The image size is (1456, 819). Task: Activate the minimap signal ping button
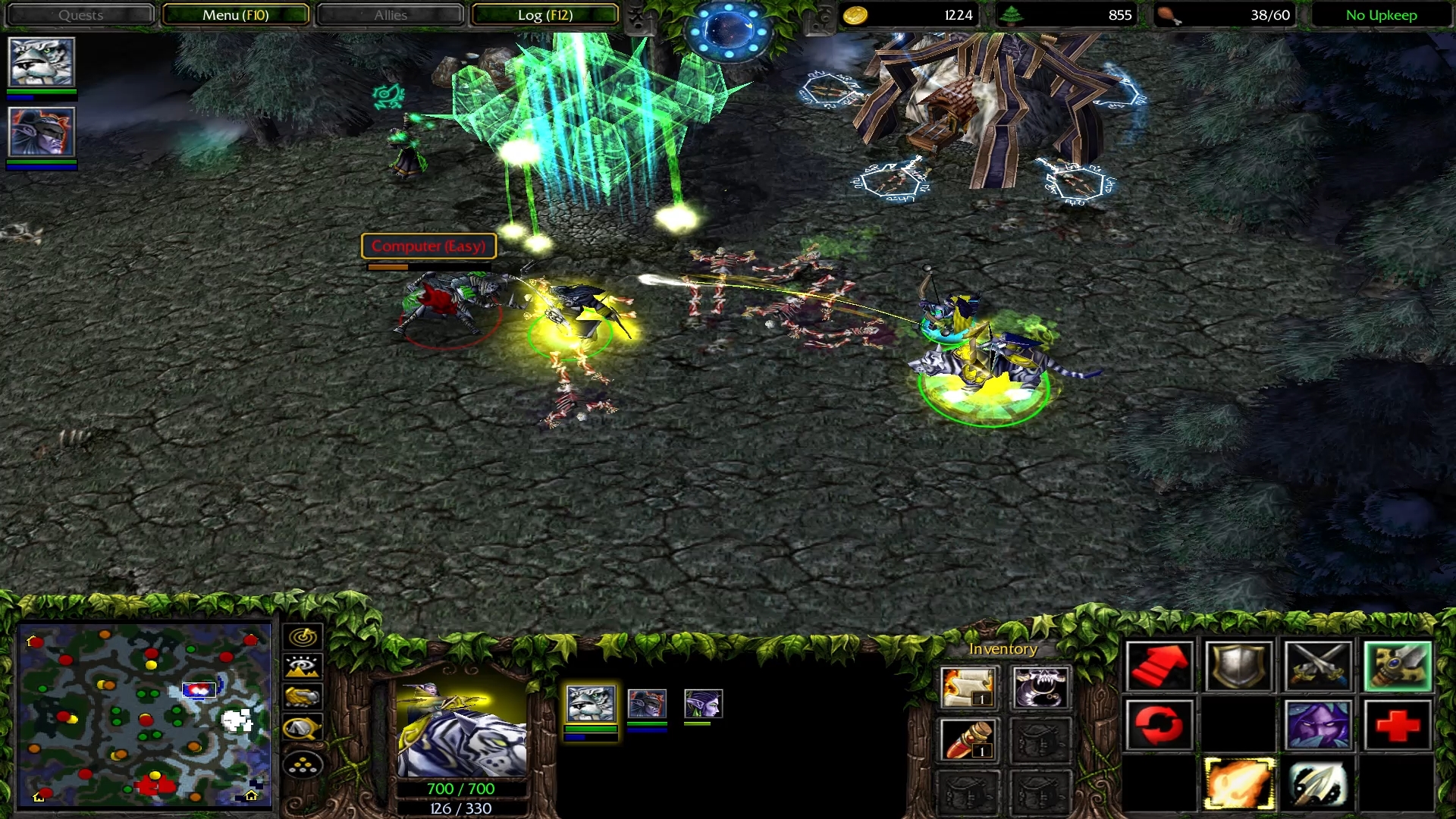[x=303, y=636]
